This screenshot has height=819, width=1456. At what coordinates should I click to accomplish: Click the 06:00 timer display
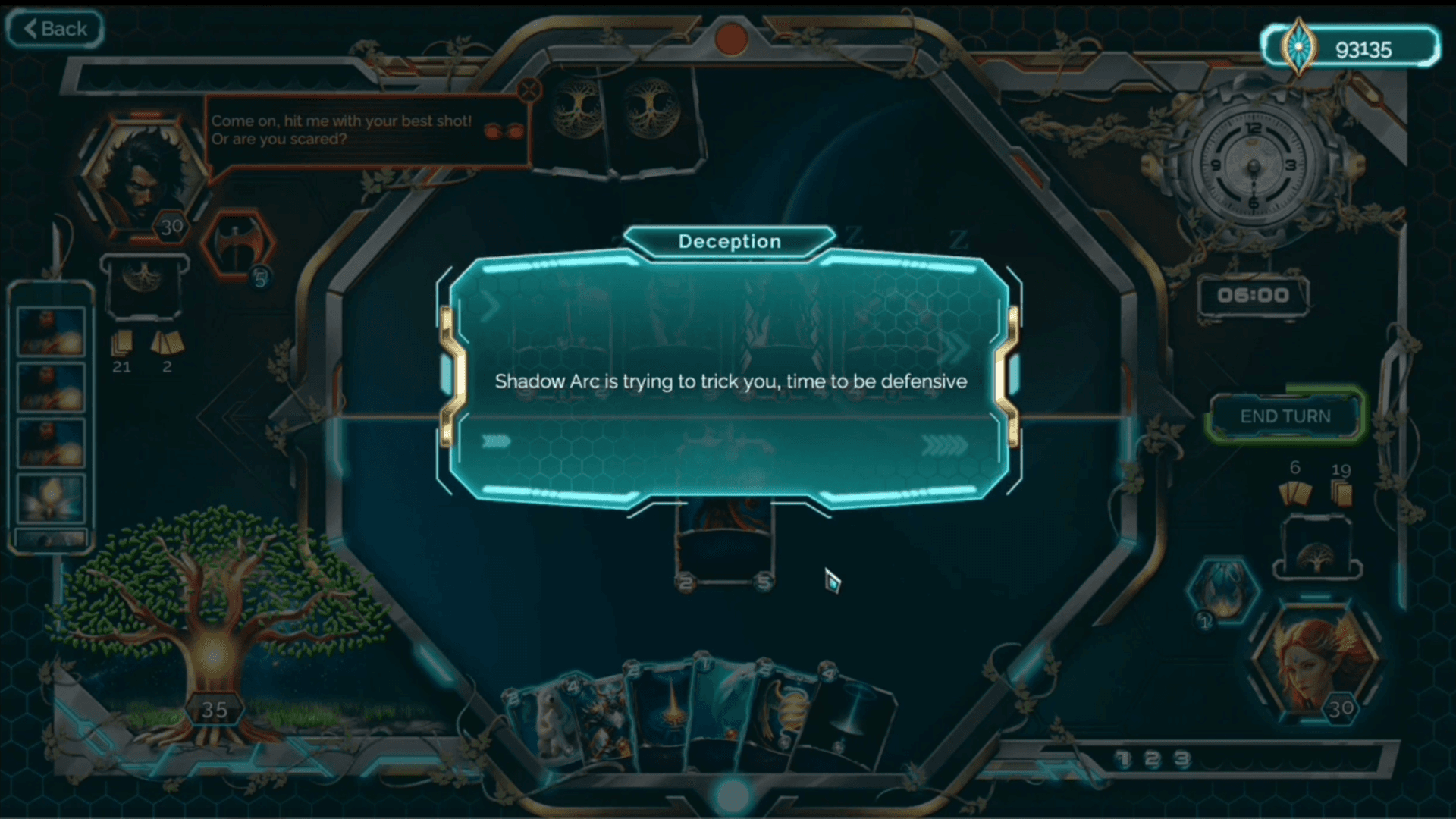click(x=1253, y=297)
